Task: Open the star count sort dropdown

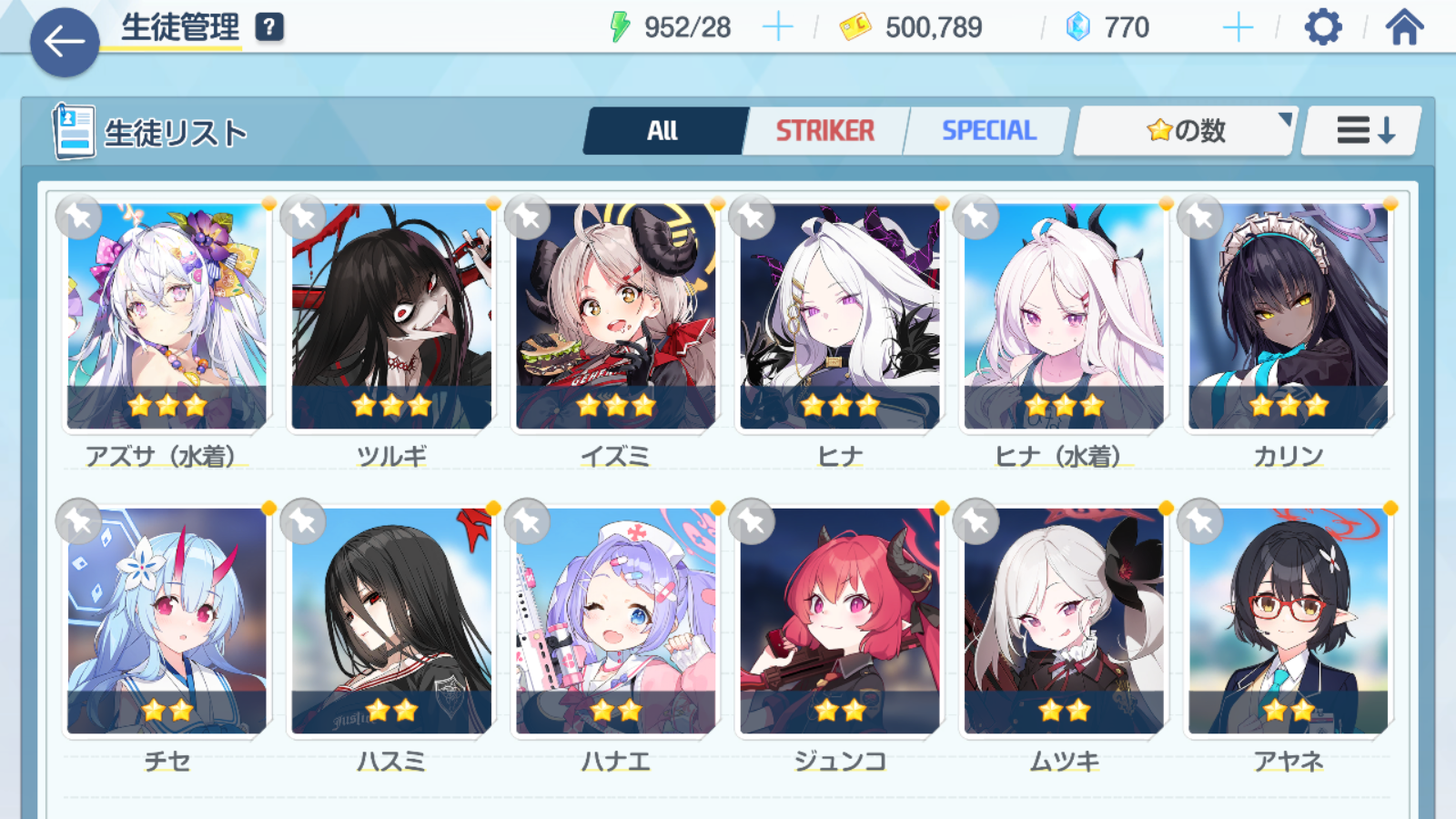Action: [1185, 131]
